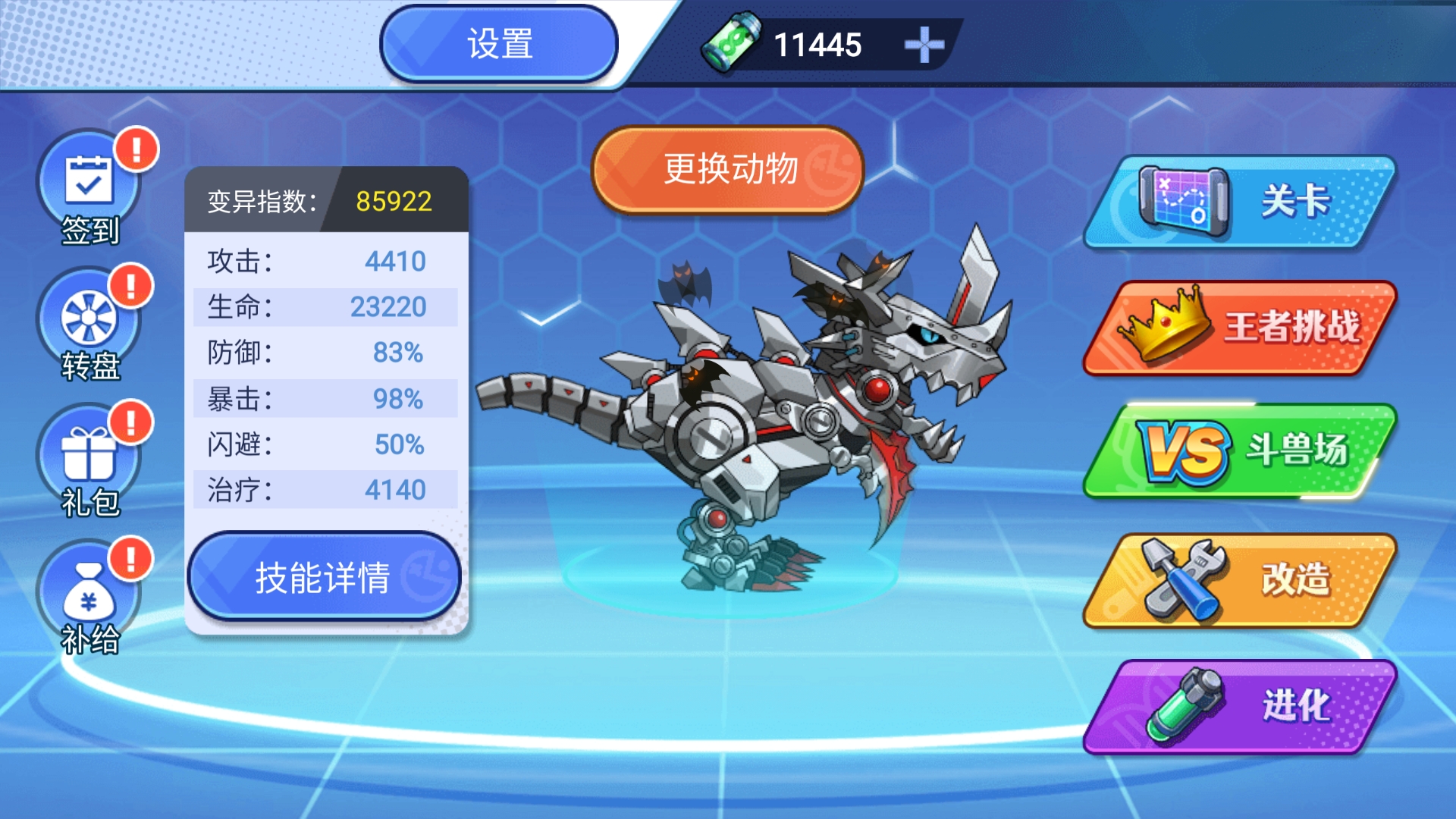This screenshot has width=1456, height=819.
Task: Open the 礼包 gift pack icon
Action: point(89,459)
